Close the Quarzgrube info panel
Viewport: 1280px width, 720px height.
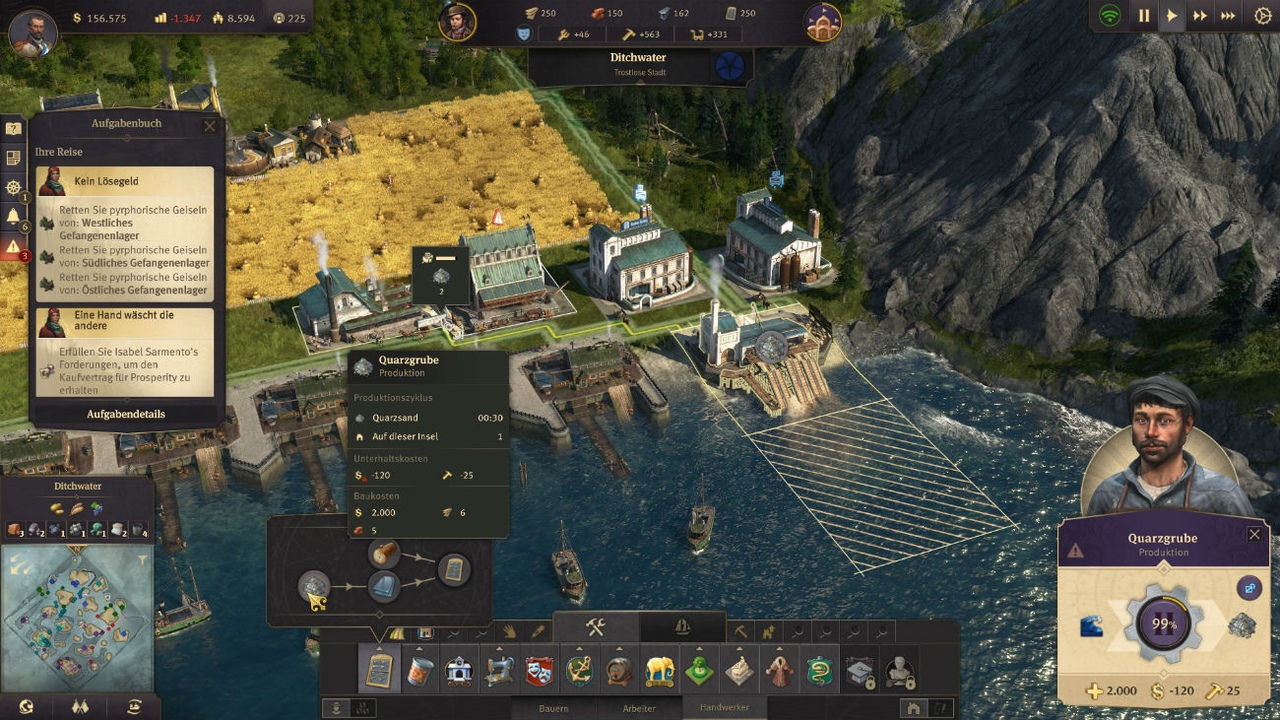coord(1254,535)
